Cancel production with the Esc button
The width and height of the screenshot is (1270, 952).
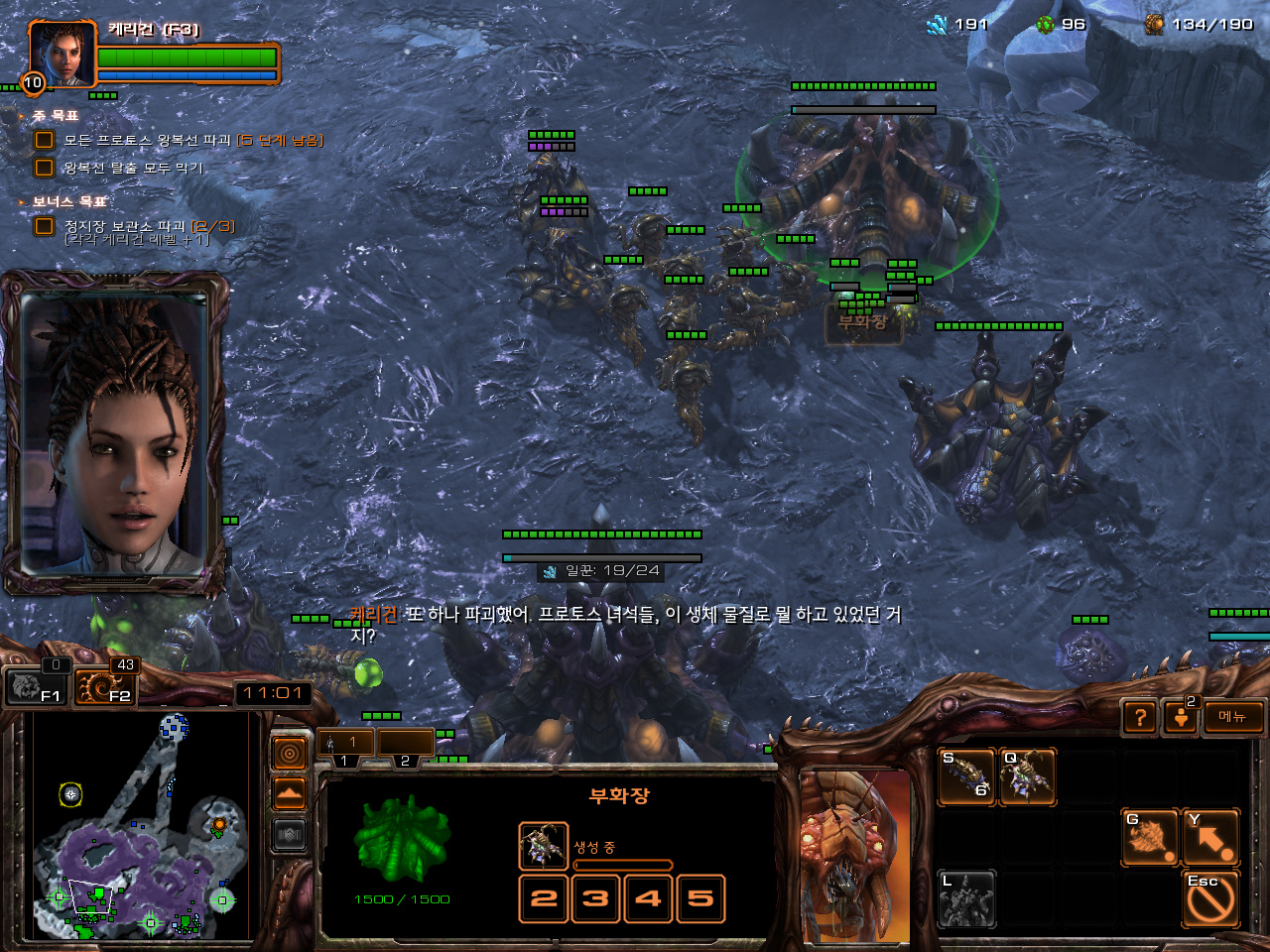pyautogui.click(x=1210, y=898)
